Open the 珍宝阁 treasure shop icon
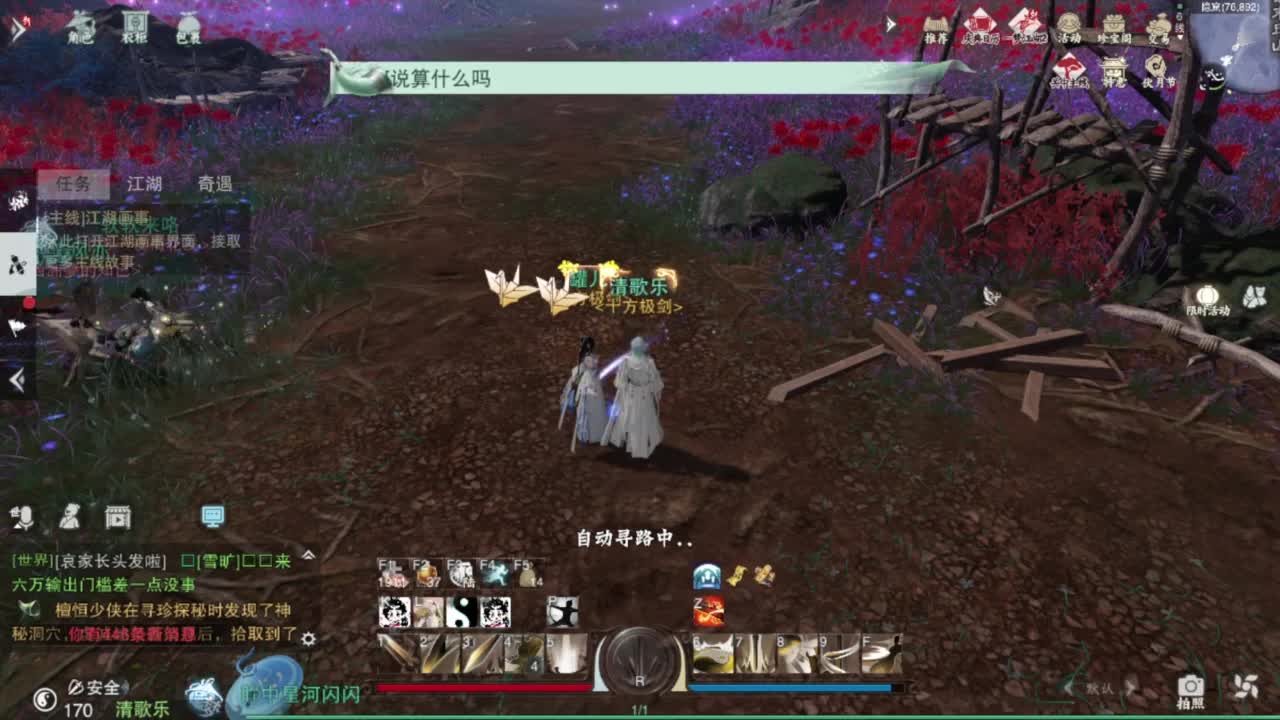 click(x=1114, y=22)
